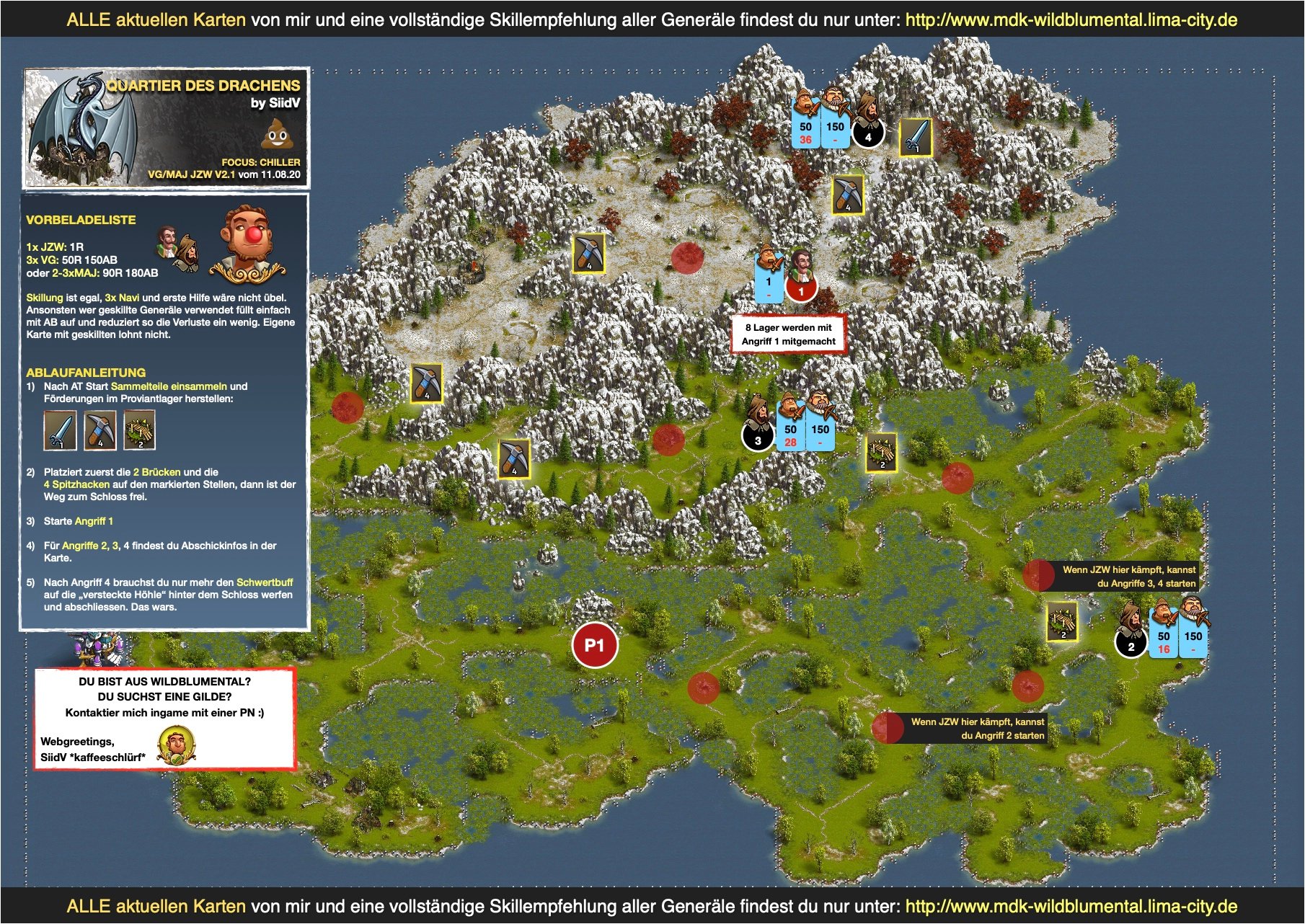The width and height of the screenshot is (1305, 924).
Task: Select the red P1 landing marker
Action: click(594, 645)
